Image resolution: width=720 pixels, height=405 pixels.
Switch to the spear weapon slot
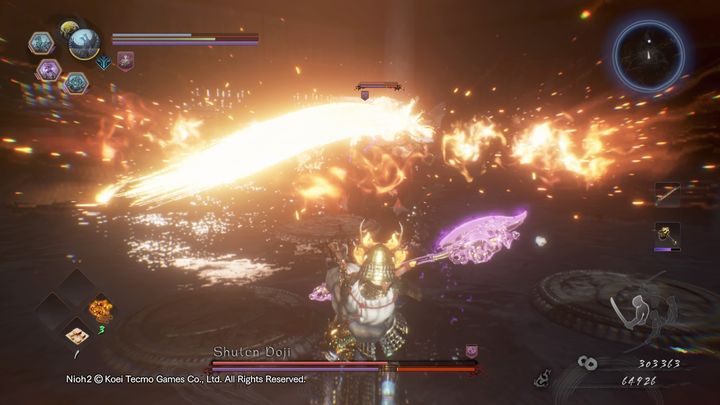point(667,194)
